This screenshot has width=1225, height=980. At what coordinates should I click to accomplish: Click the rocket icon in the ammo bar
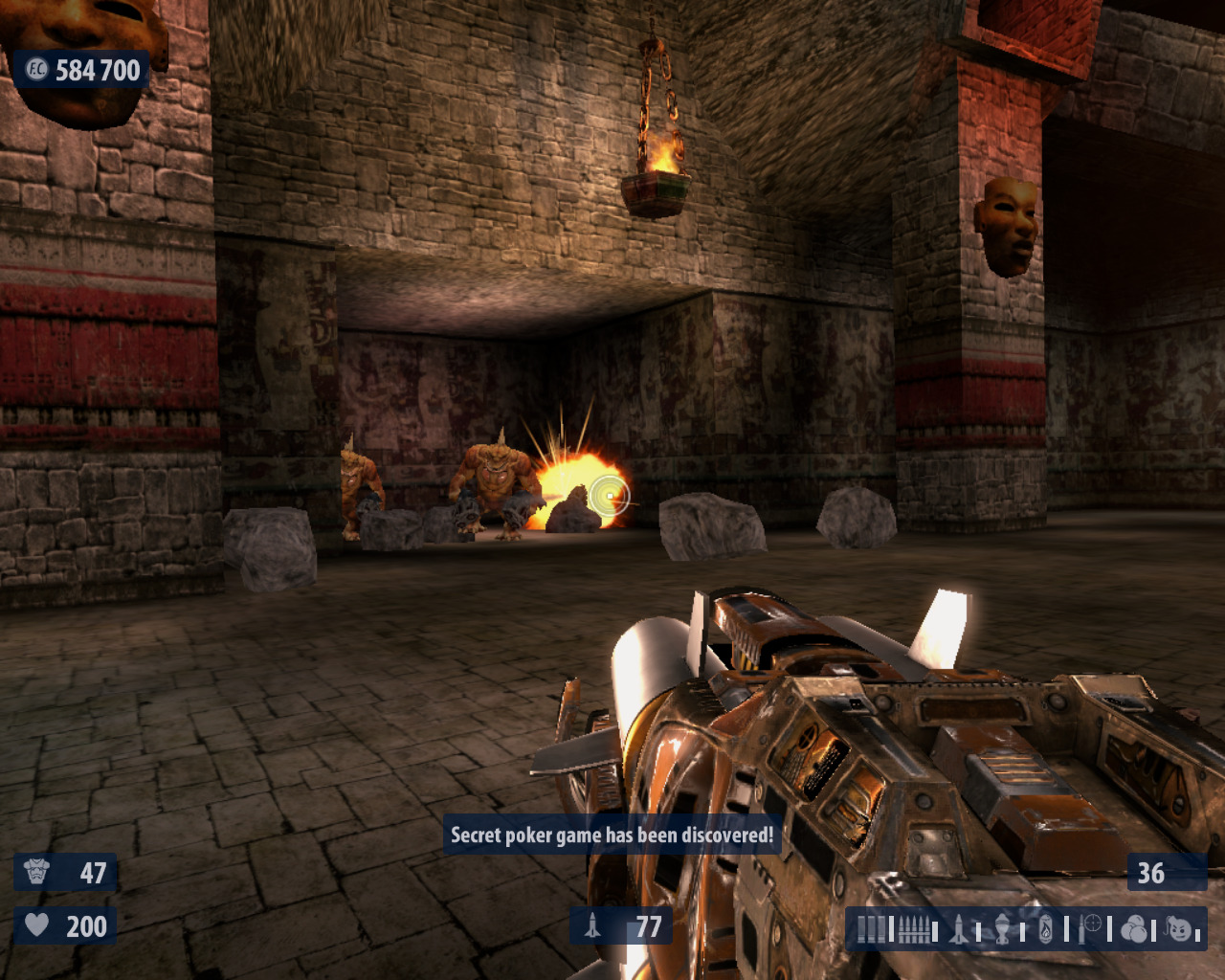[959, 928]
